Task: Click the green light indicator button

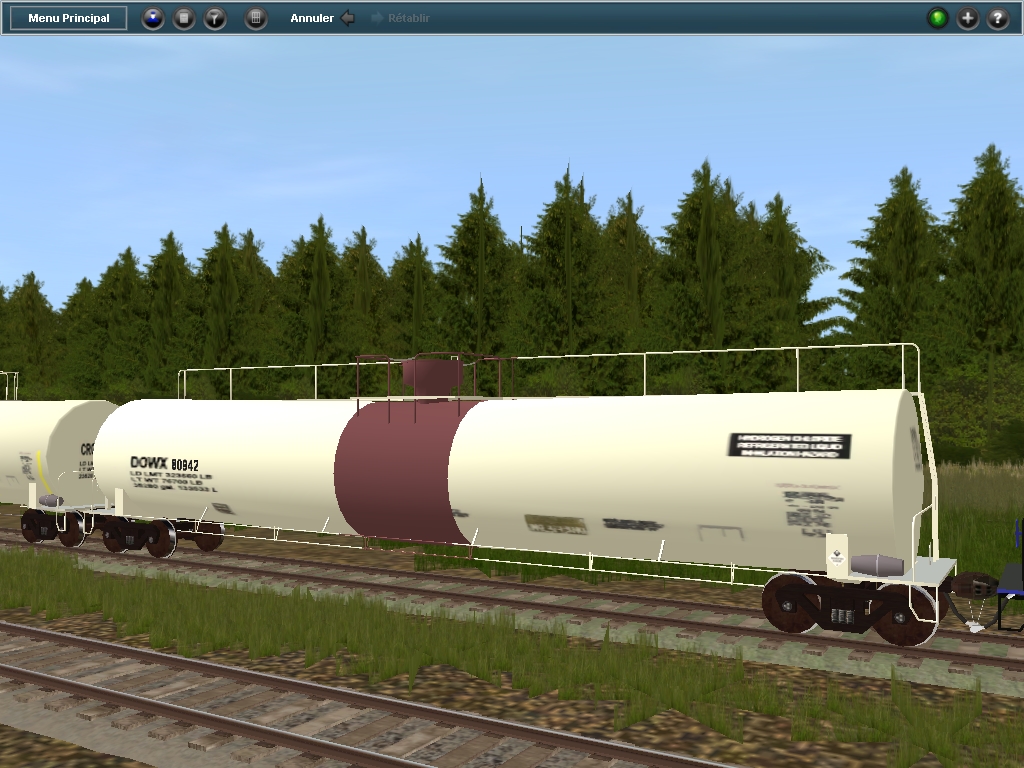Action: tap(937, 18)
